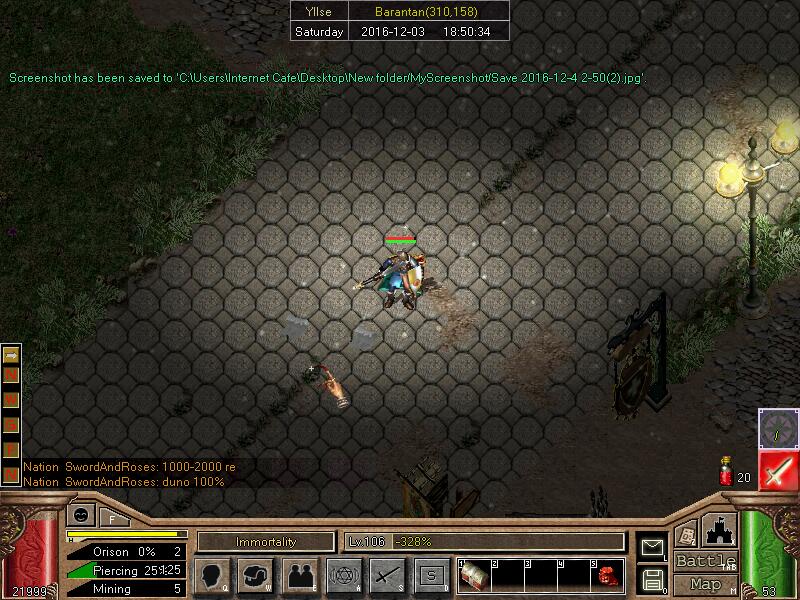Toggle Battle mode
800x600 pixels.
[x=705, y=561]
